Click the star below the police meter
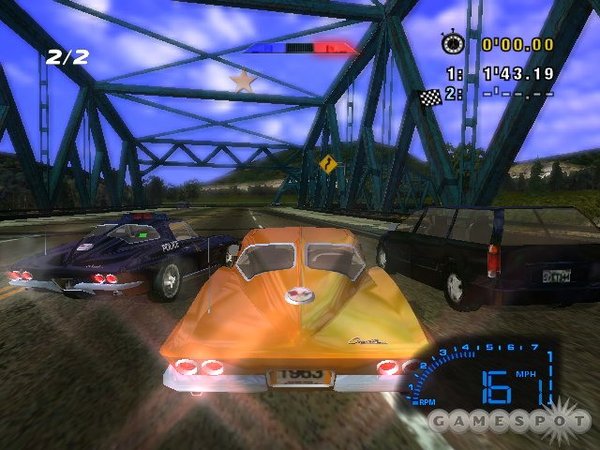 pos(242,80)
